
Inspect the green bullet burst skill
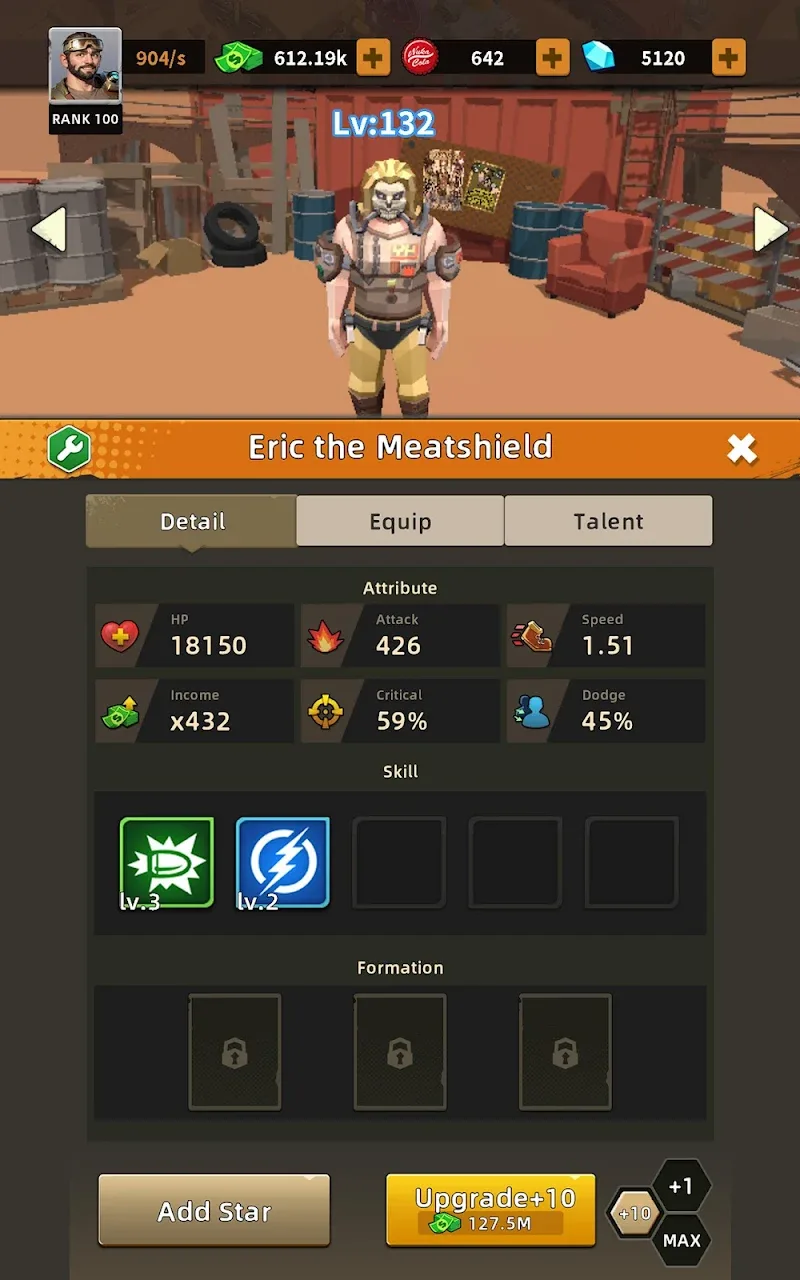point(167,862)
